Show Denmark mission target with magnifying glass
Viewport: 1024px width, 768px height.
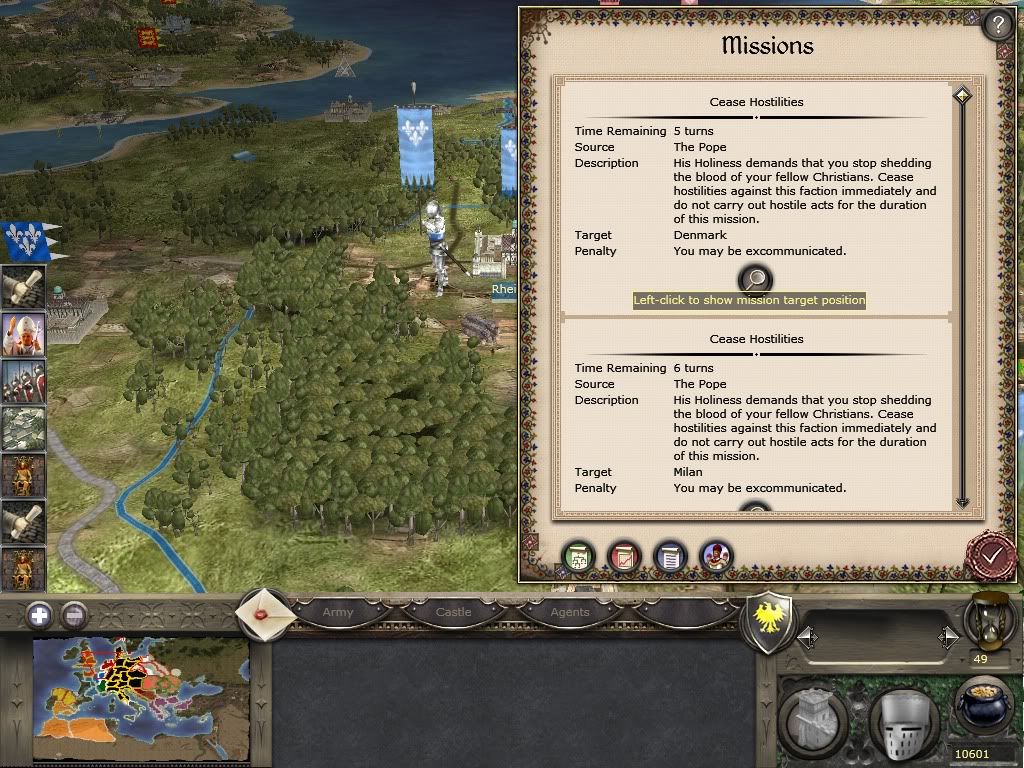click(x=757, y=279)
